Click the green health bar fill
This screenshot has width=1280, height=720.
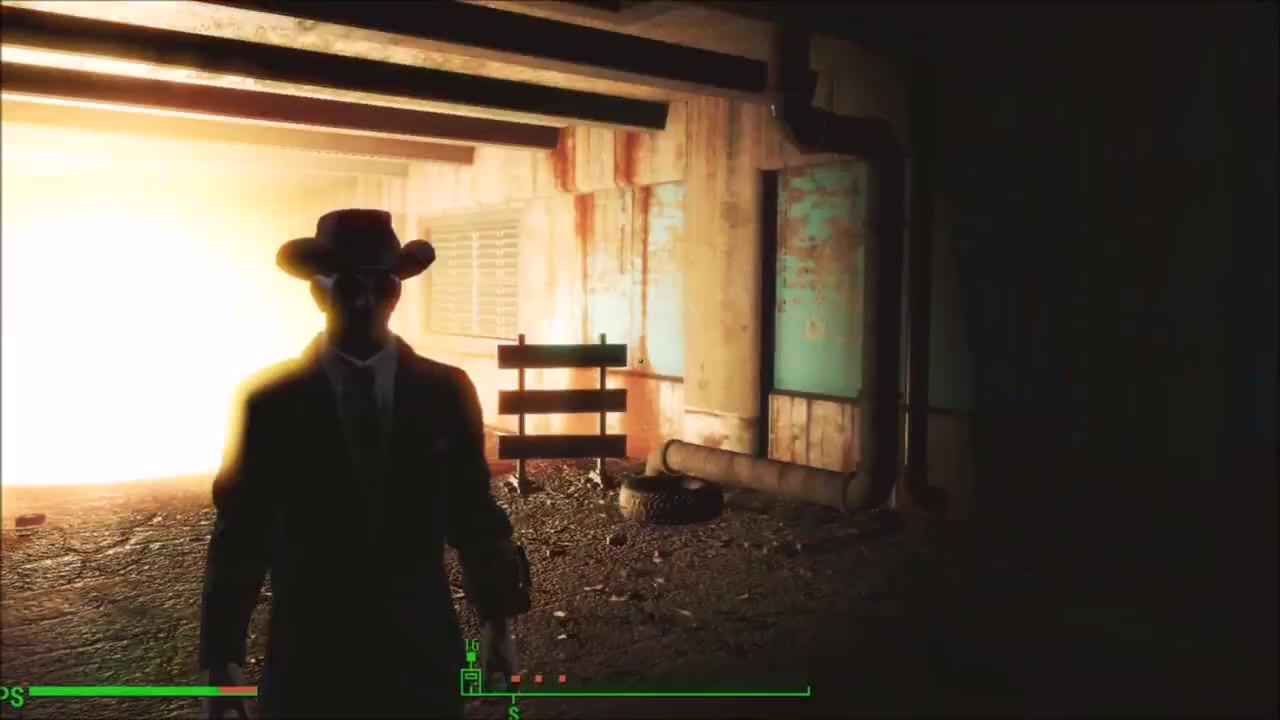click(122, 690)
